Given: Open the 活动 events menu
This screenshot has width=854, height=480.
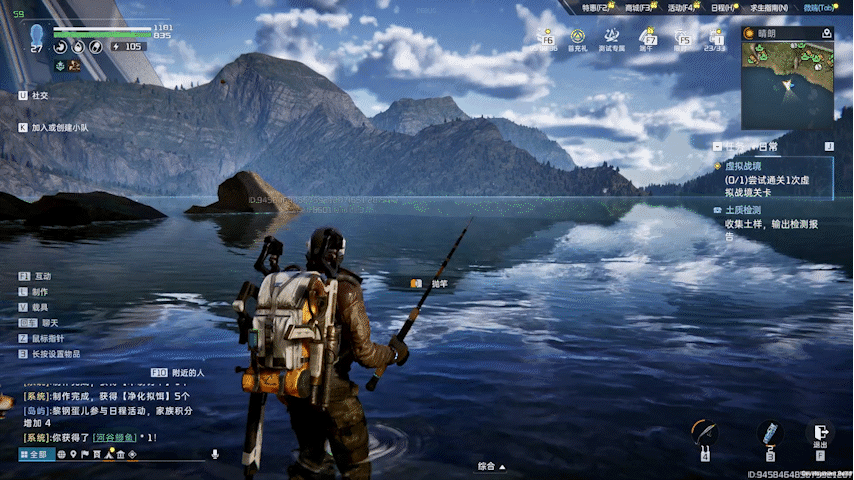Looking at the screenshot, I should (681, 8).
